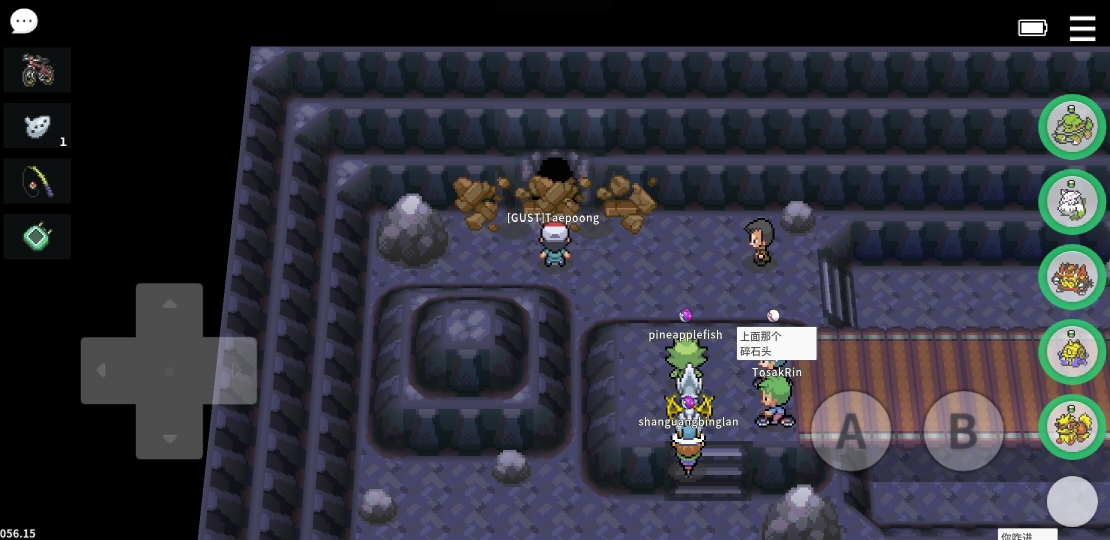Tap the D-pad up arrow
The height and width of the screenshot is (540, 1110).
(169, 305)
